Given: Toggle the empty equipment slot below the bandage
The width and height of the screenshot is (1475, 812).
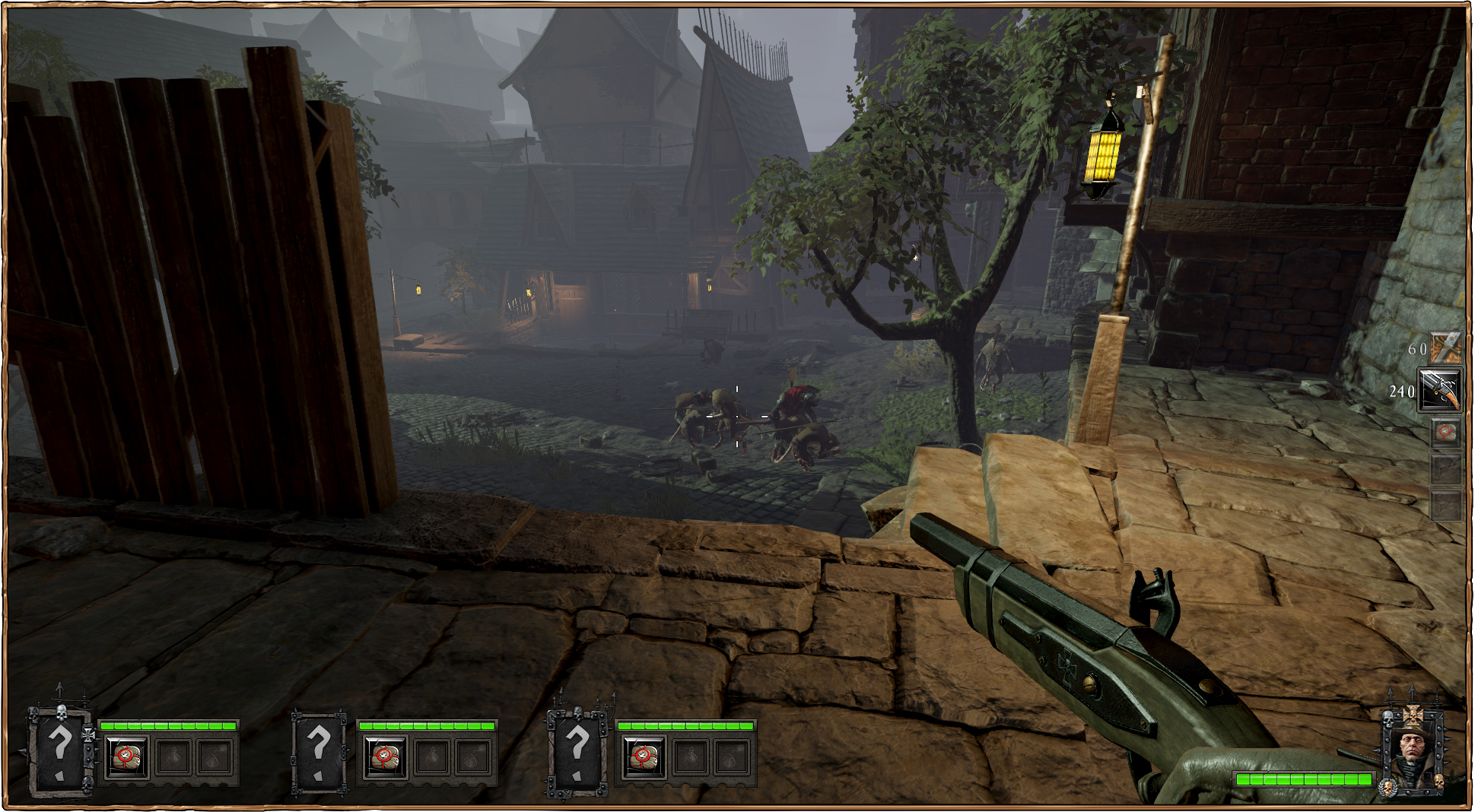Looking at the screenshot, I should pyautogui.click(x=1446, y=468).
